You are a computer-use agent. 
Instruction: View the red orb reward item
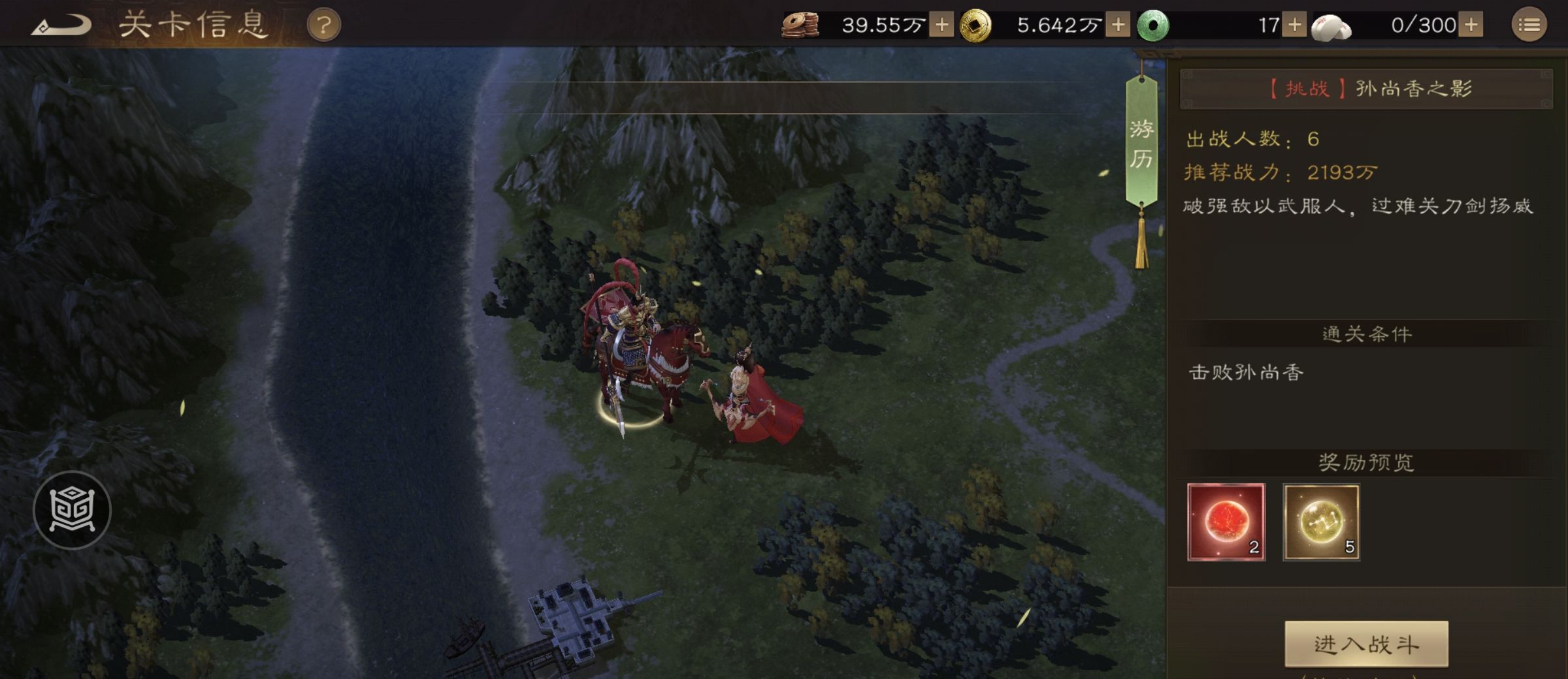click(x=1226, y=522)
